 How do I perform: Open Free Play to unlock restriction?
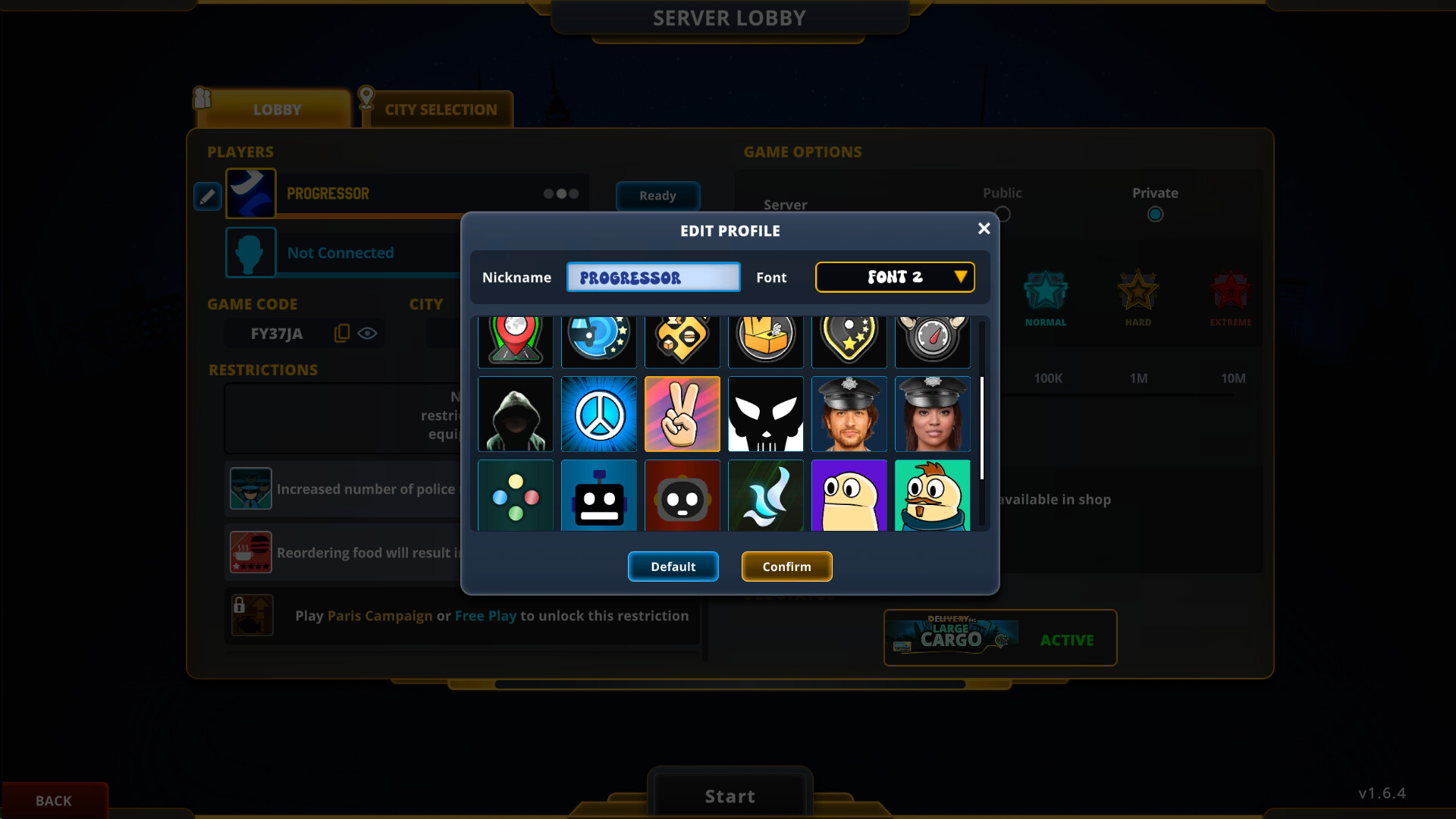pyautogui.click(x=484, y=616)
